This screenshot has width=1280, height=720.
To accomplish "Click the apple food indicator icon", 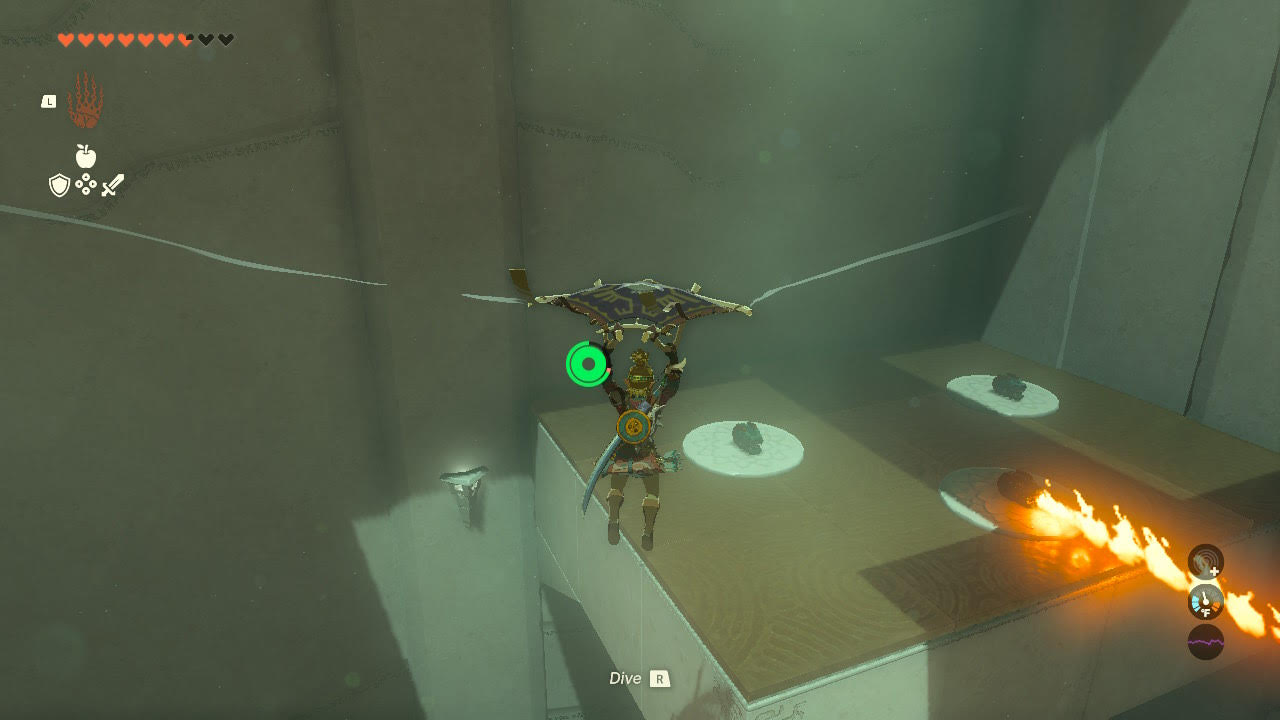I will [x=85, y=155].
